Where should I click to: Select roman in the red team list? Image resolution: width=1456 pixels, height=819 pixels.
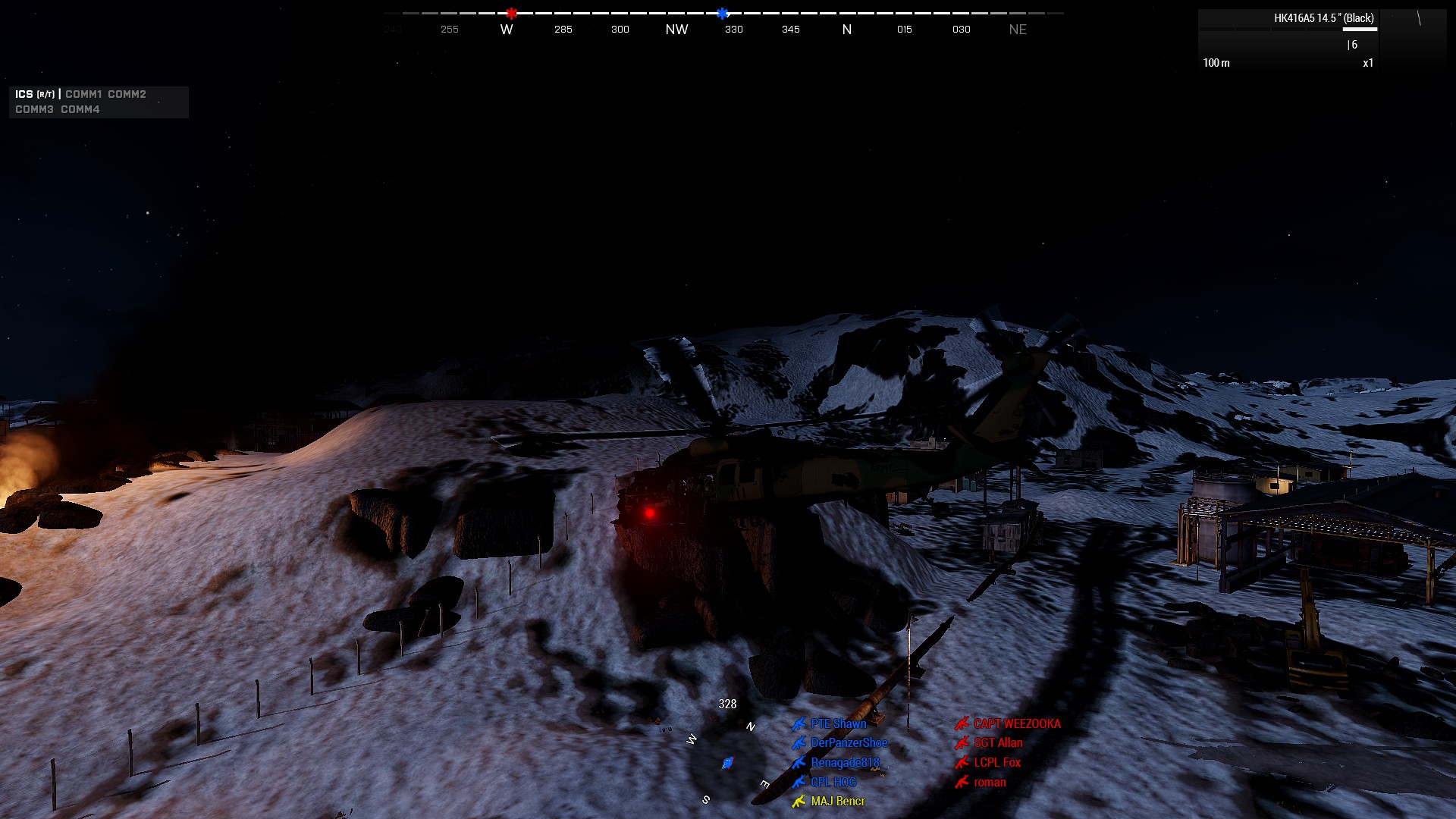(990, 782)
